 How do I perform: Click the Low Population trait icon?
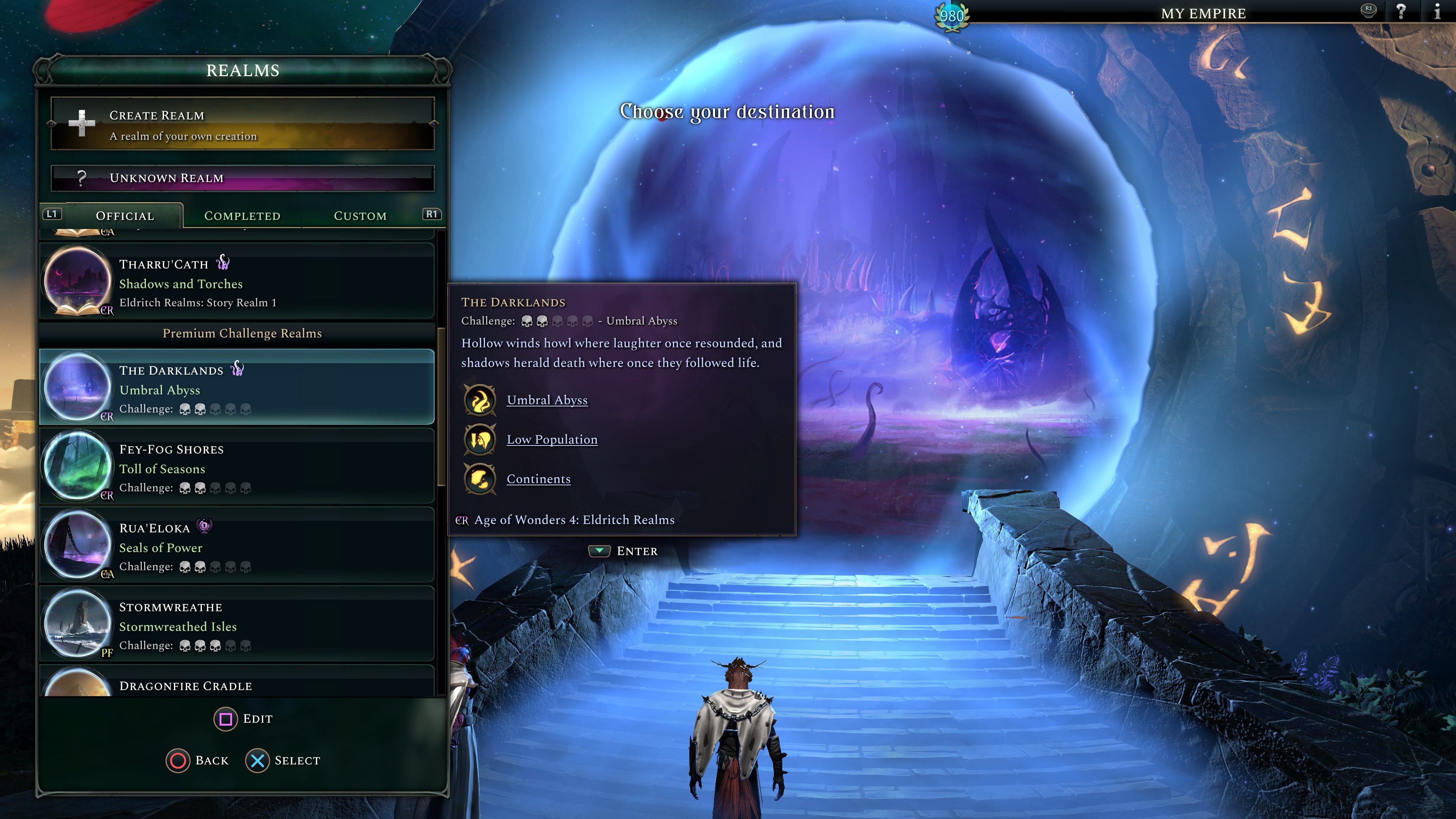(x=480, y=439)
